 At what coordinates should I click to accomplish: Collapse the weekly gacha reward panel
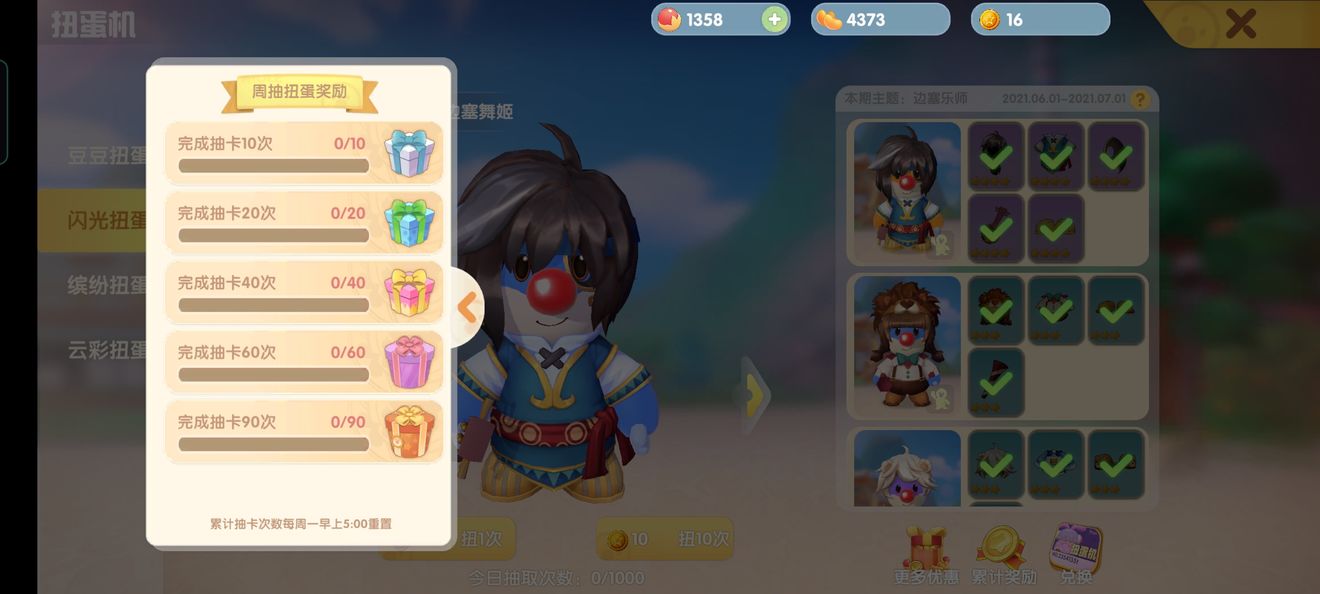point(466,308)
